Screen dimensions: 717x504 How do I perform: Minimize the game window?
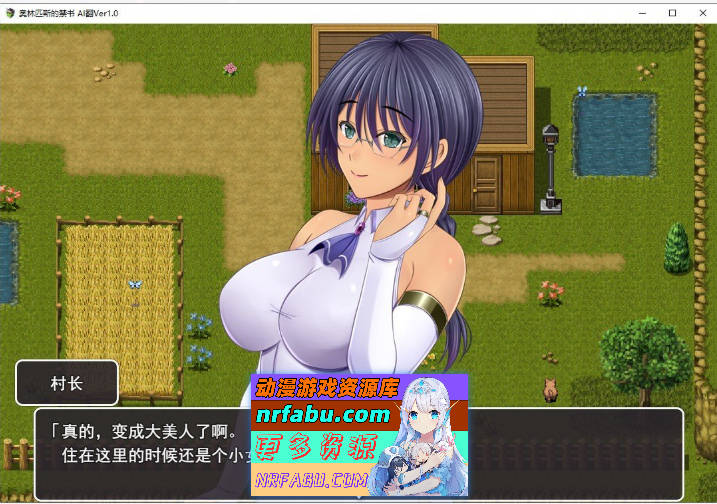(x=640, y=12)
